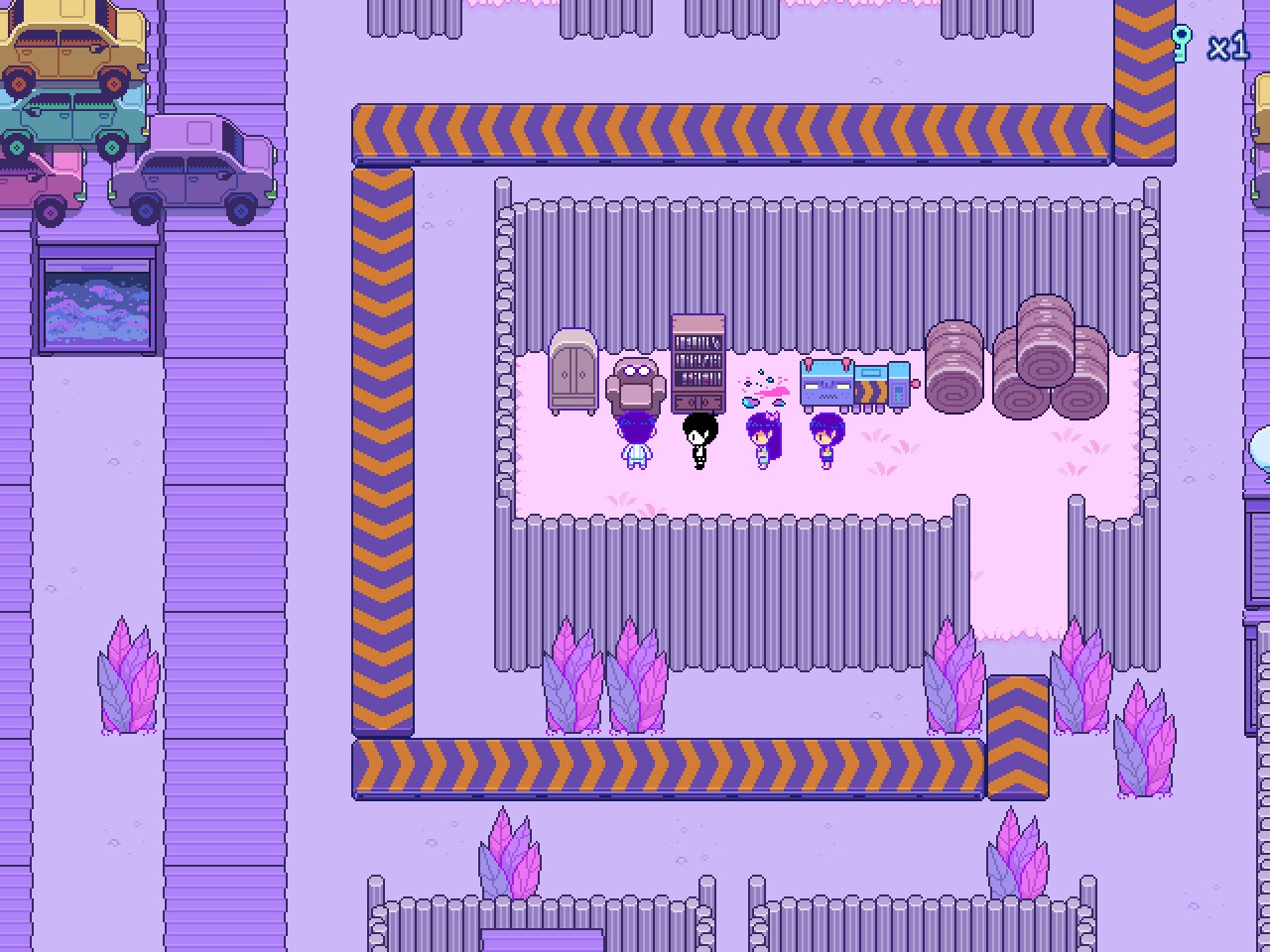Screen dimensions: 1270x952
Task: Click the armchair with googly eyes
Action: coord(635,382)
